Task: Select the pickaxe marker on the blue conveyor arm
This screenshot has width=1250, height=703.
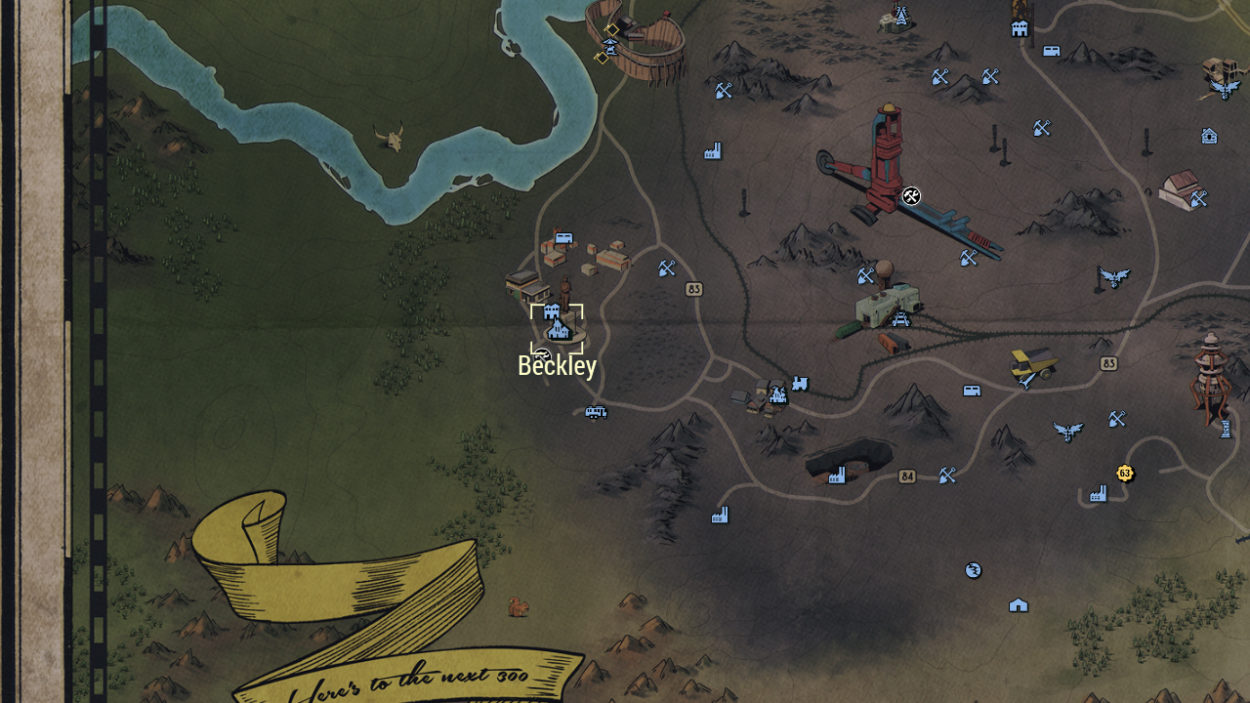Action: (968, 258)
